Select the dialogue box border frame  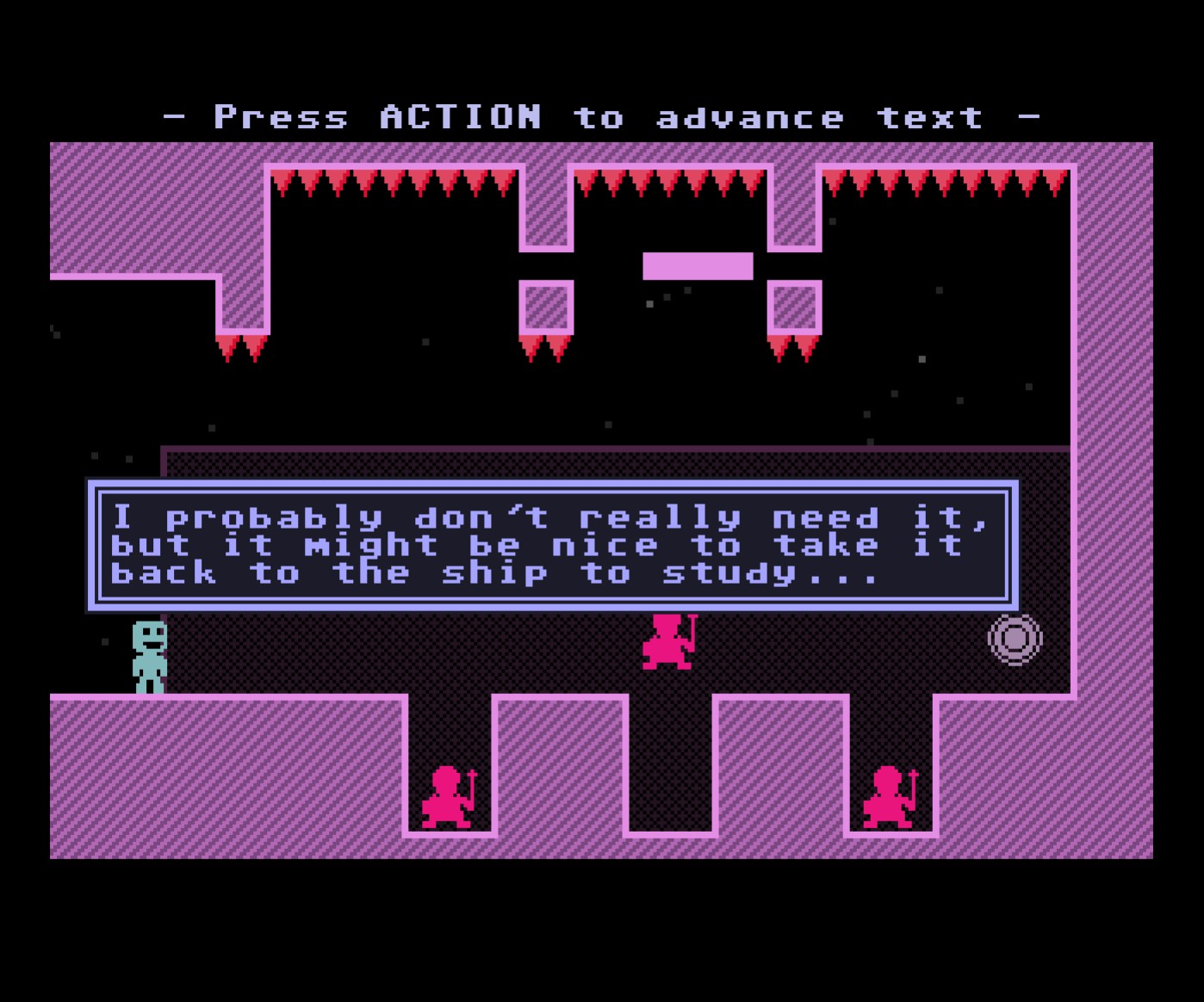point(551,487)
